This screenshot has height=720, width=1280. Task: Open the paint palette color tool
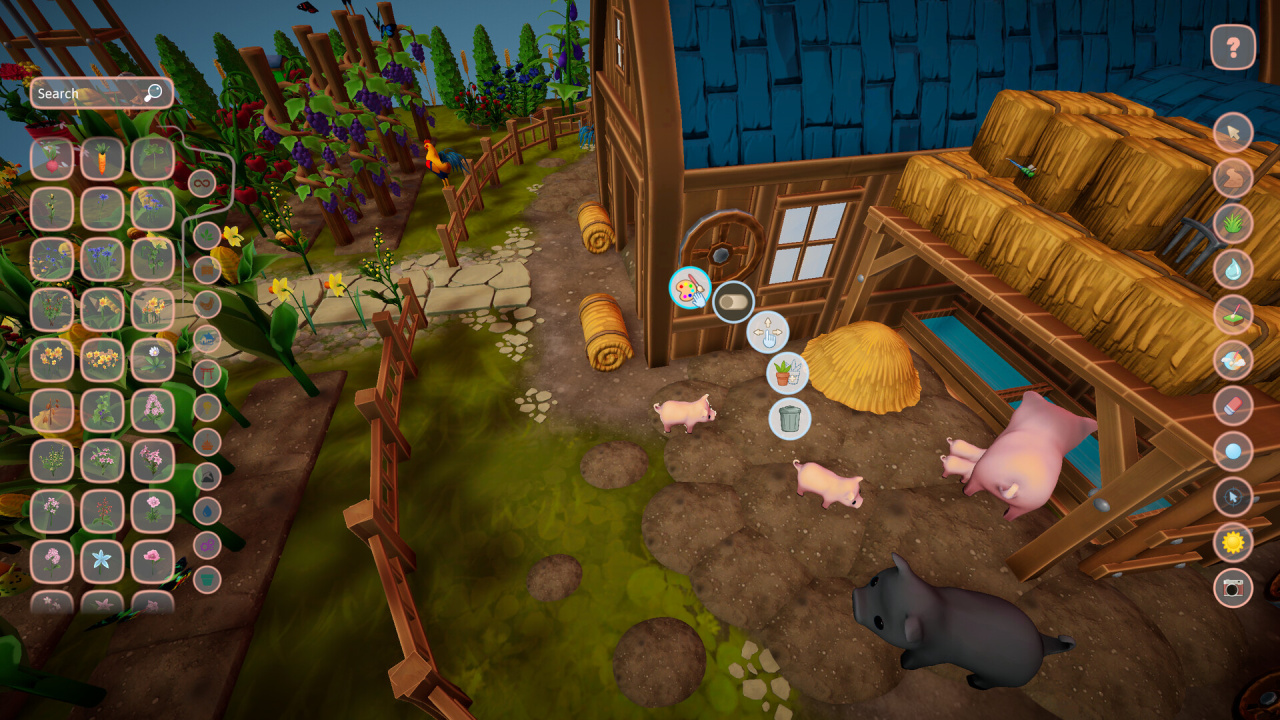click(x=690, y=289)
